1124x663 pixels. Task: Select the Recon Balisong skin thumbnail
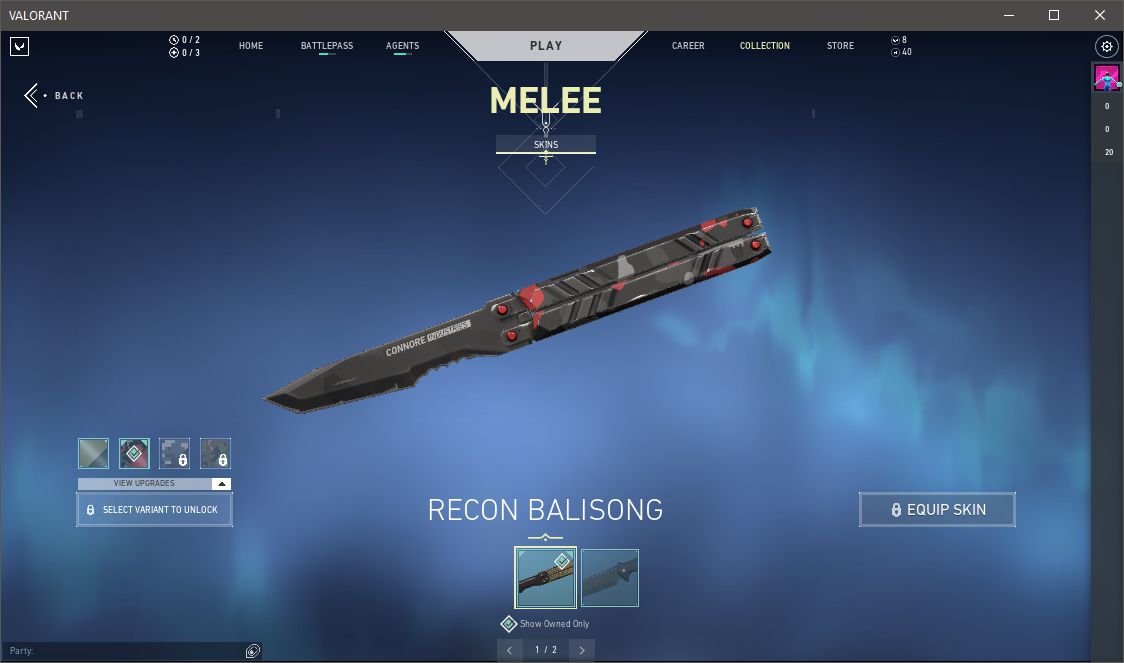(545, 578)
